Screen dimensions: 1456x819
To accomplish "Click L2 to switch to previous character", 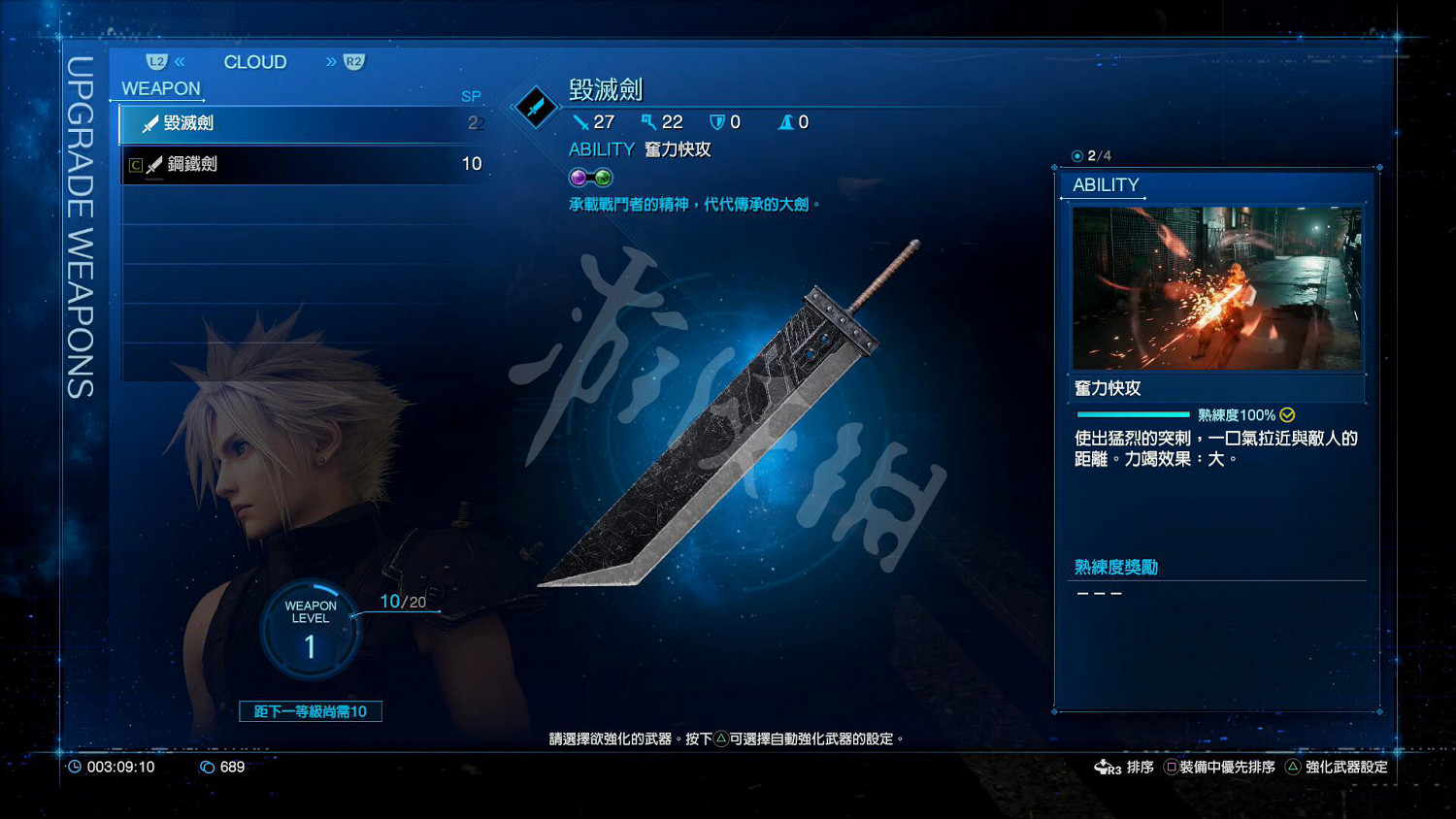I will coord(158,61).
